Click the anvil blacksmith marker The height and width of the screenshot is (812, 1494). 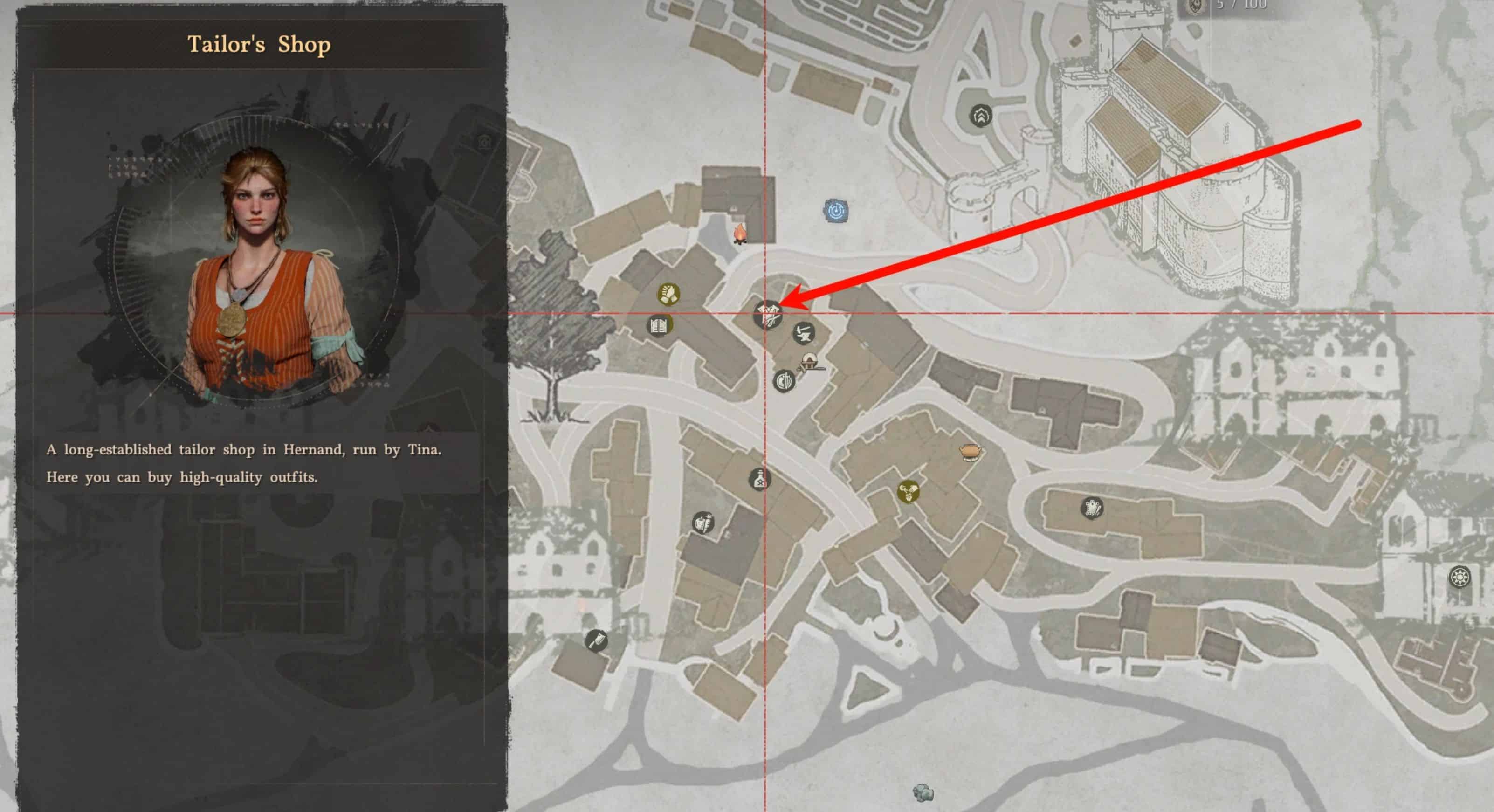(804, 333)
